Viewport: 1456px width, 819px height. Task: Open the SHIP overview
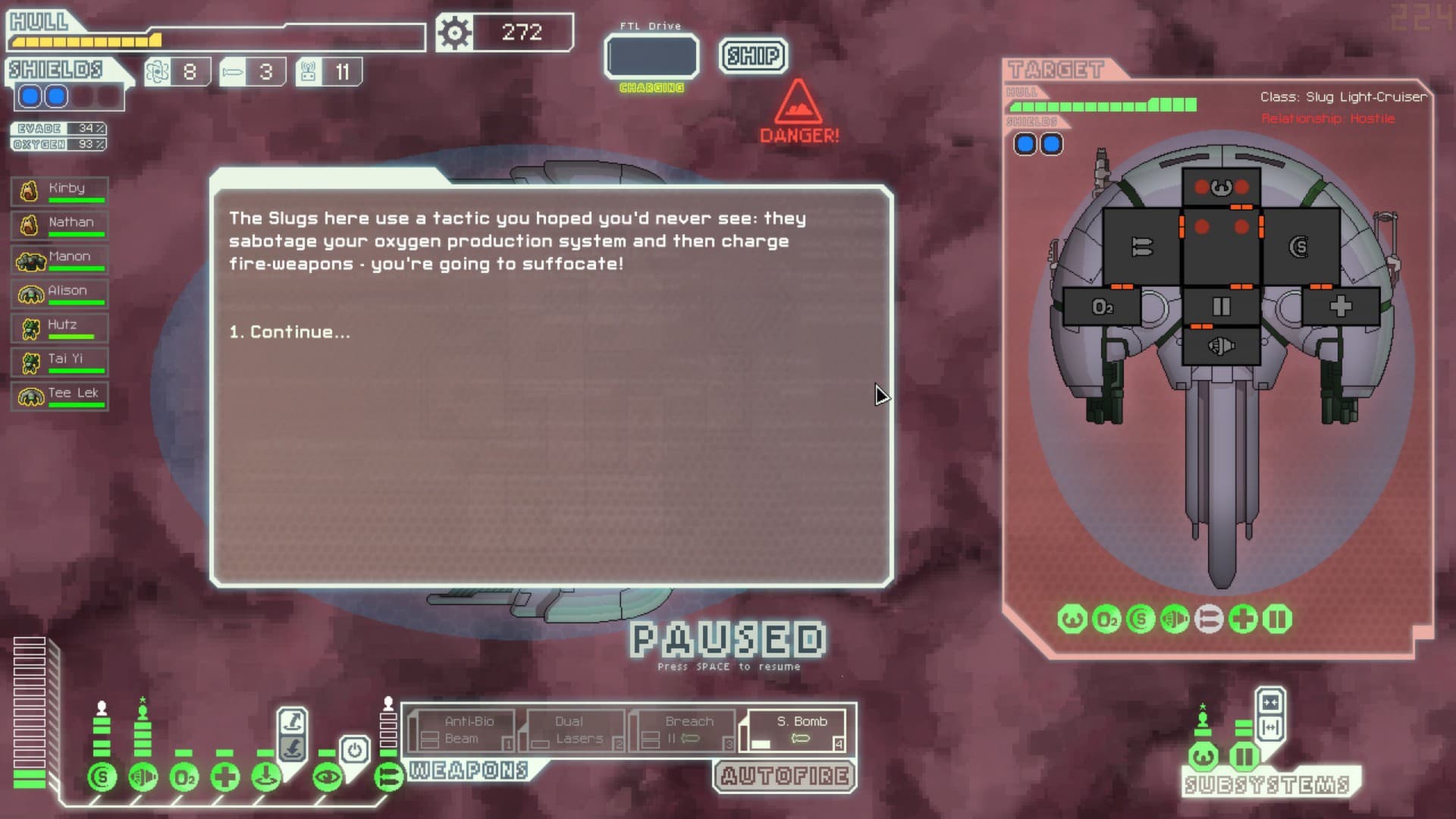pos(752,55)
